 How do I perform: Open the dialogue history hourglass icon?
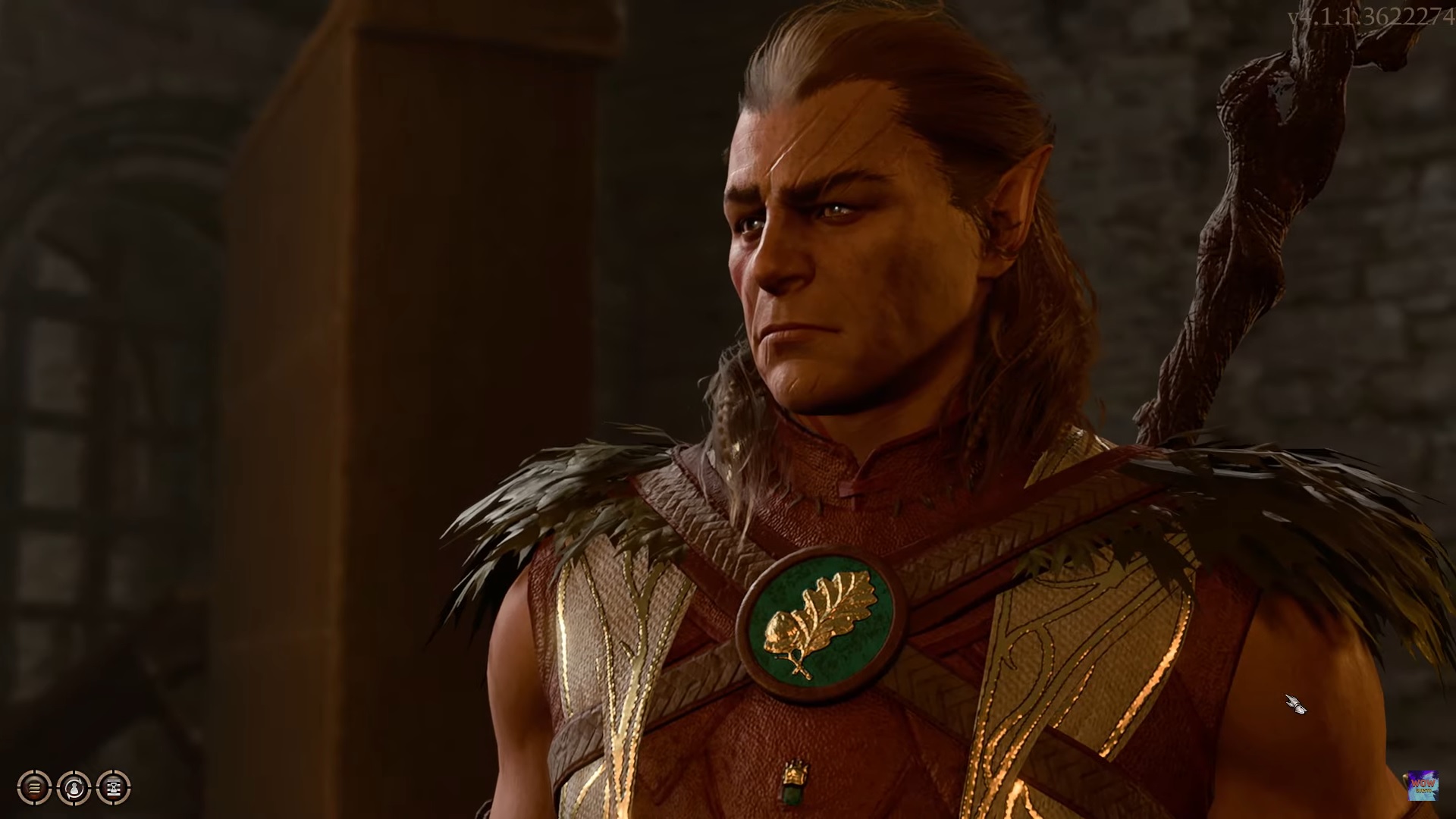tap(112, 787)
